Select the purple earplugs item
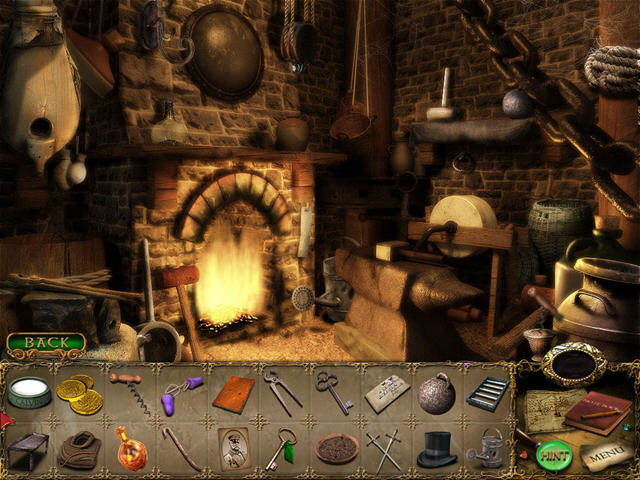 pos(181,391)
